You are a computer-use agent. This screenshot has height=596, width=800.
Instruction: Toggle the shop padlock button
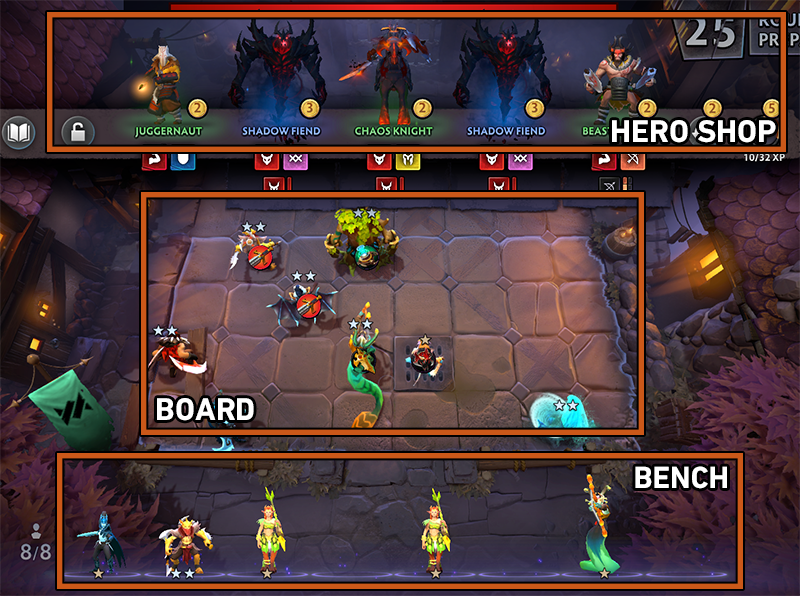coord(77,131)
